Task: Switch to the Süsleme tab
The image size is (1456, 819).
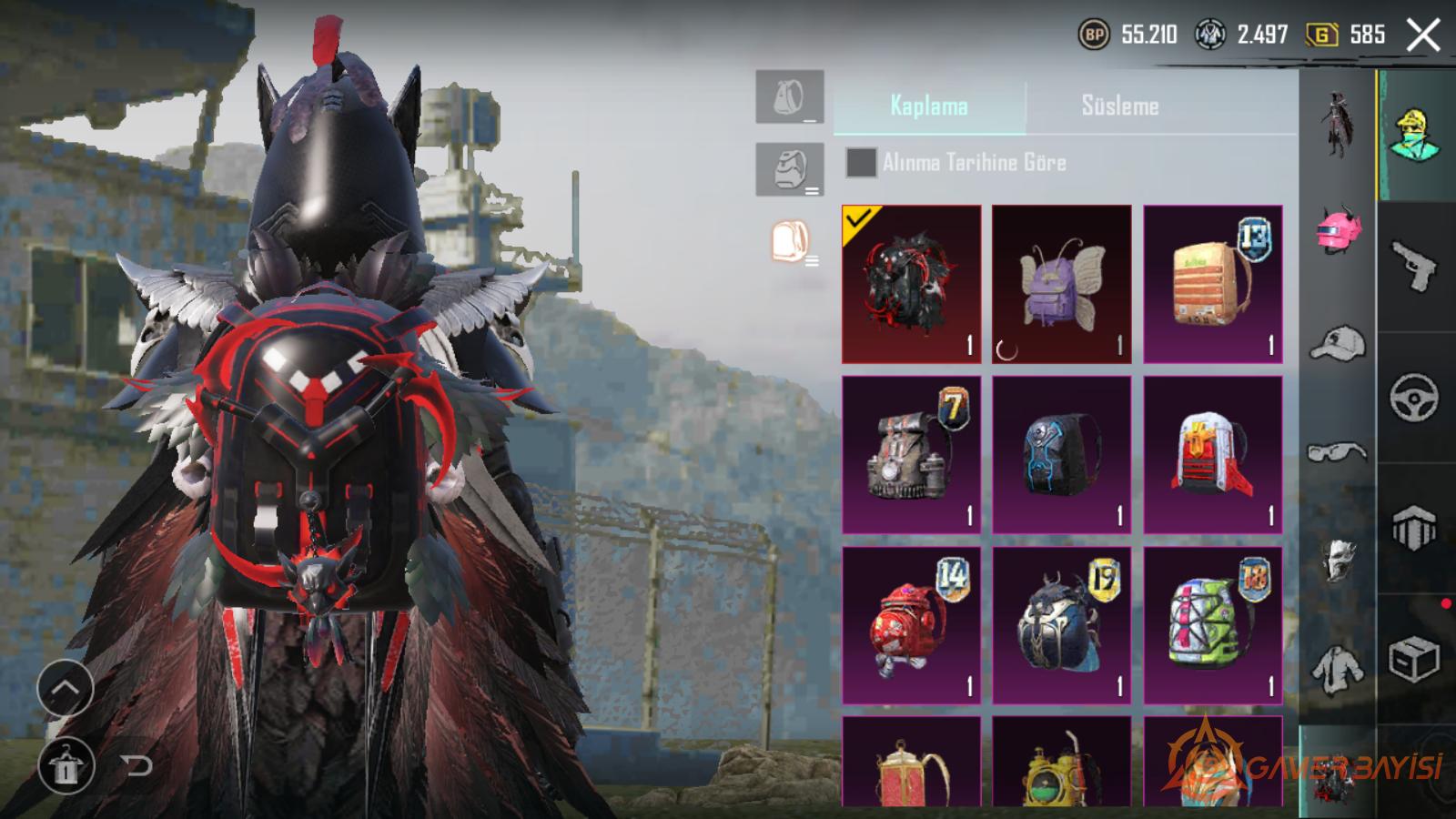Action: point(1119,106)
